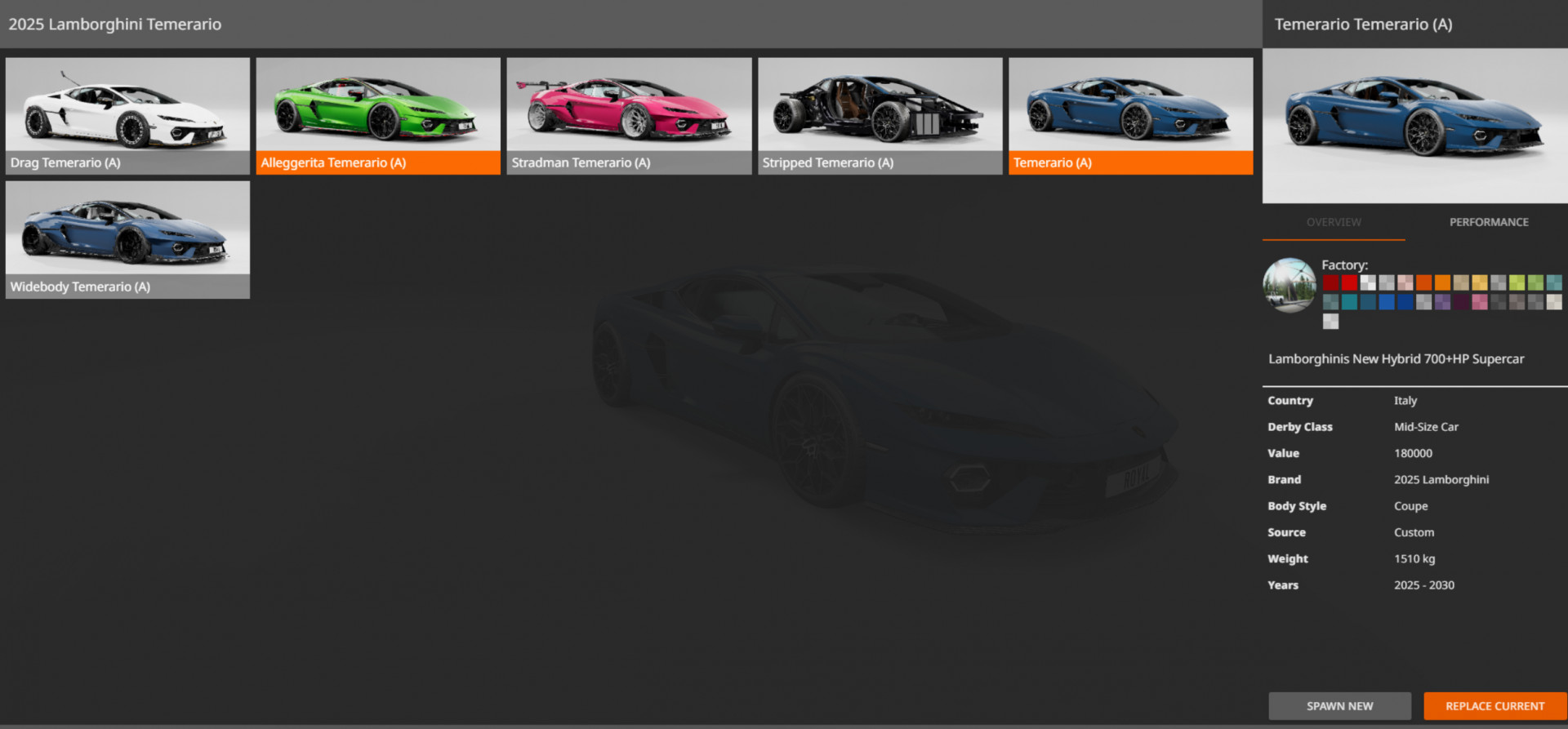The image size is (1568, 729).
Task: Switch to the PERFORMANCE tab
Action: click(1489, 222)
